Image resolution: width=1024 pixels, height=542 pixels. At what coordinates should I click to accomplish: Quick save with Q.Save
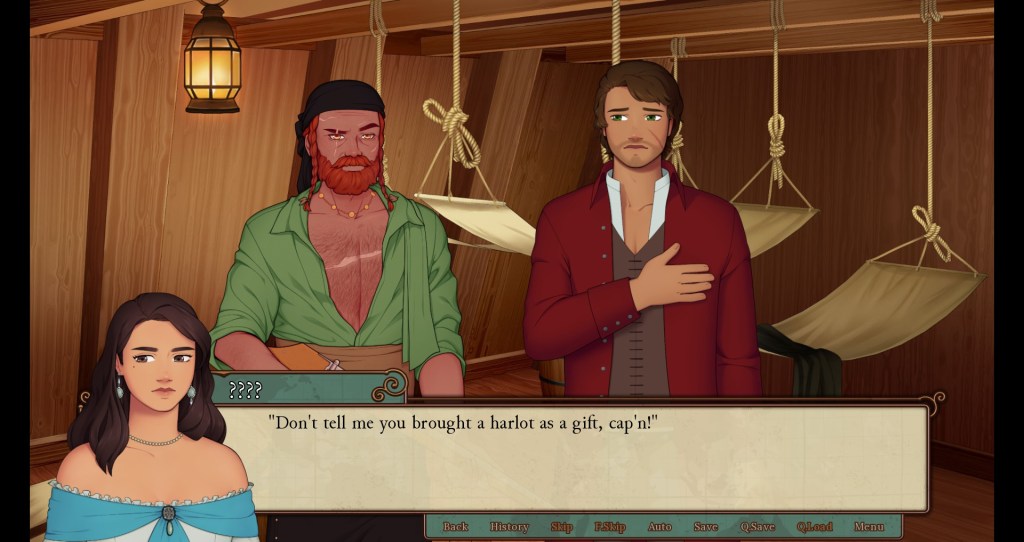[x=757, y=527]
